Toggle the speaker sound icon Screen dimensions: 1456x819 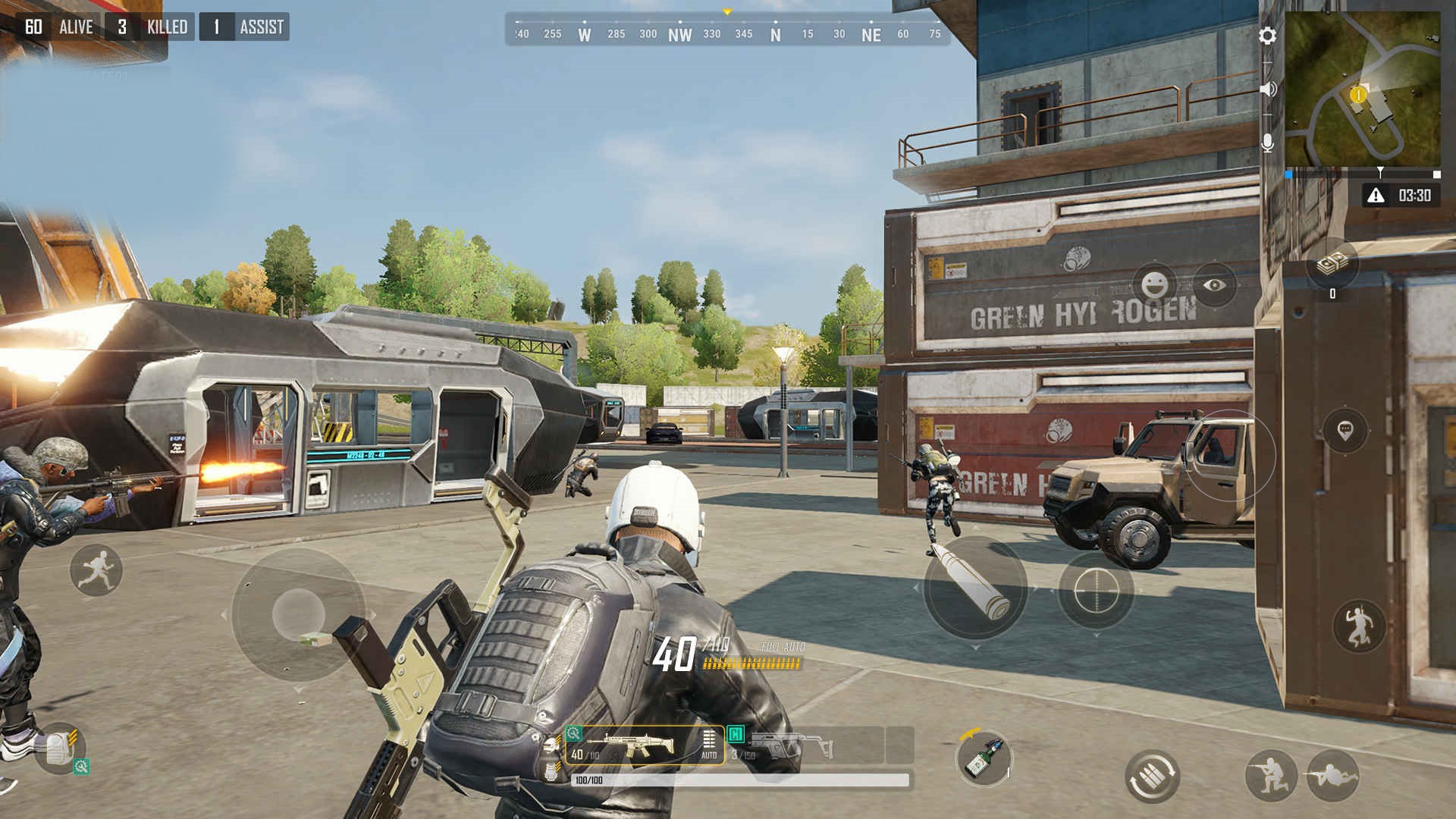(1267, 89)
